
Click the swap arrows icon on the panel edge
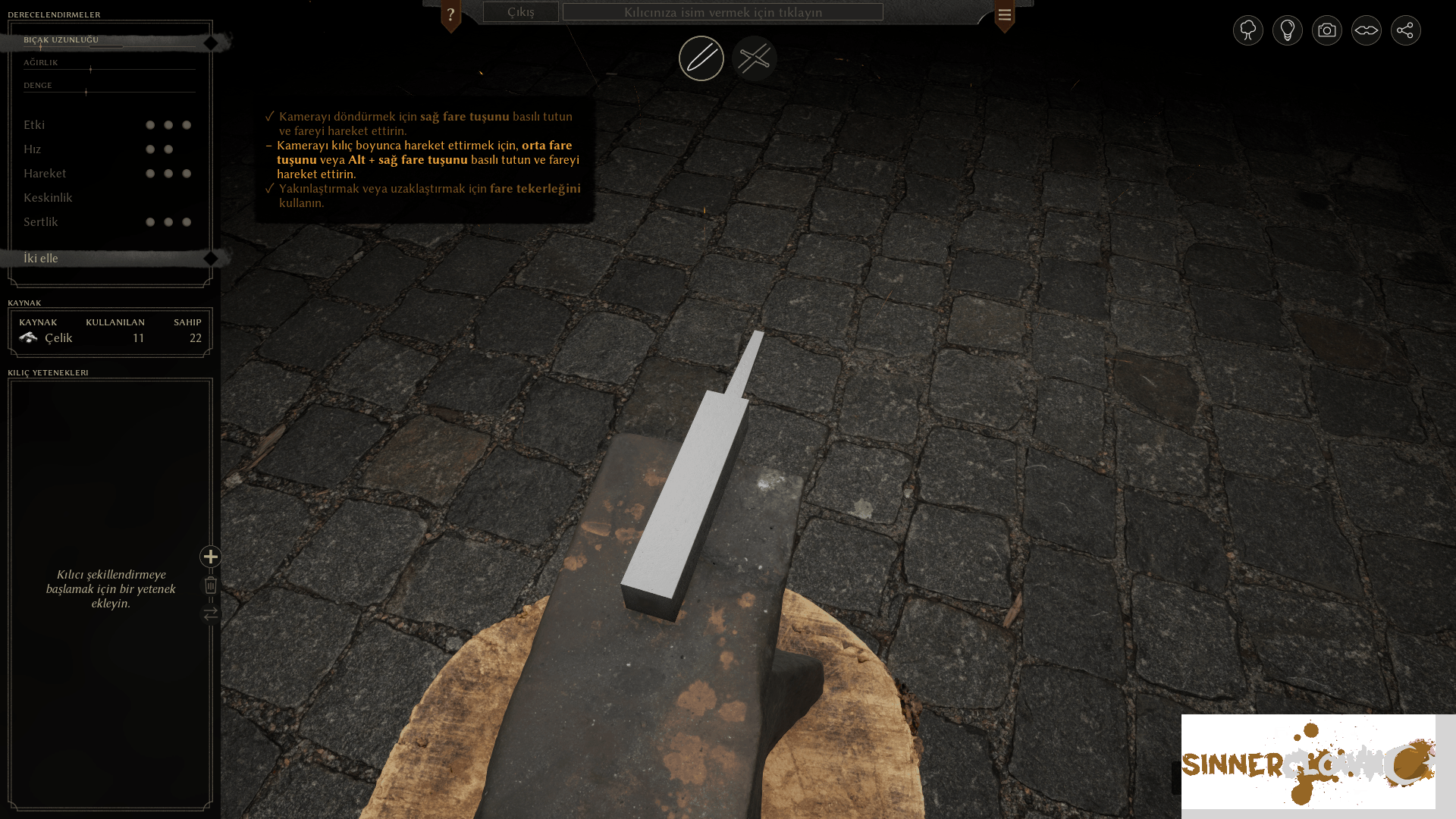click(x=210, y=614)
